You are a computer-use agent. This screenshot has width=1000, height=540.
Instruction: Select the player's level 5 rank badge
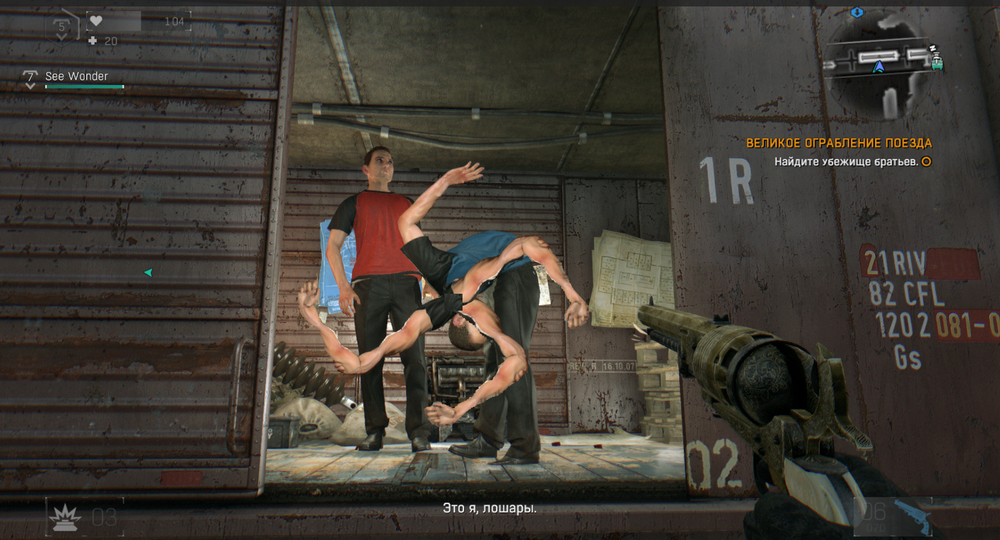62,26
